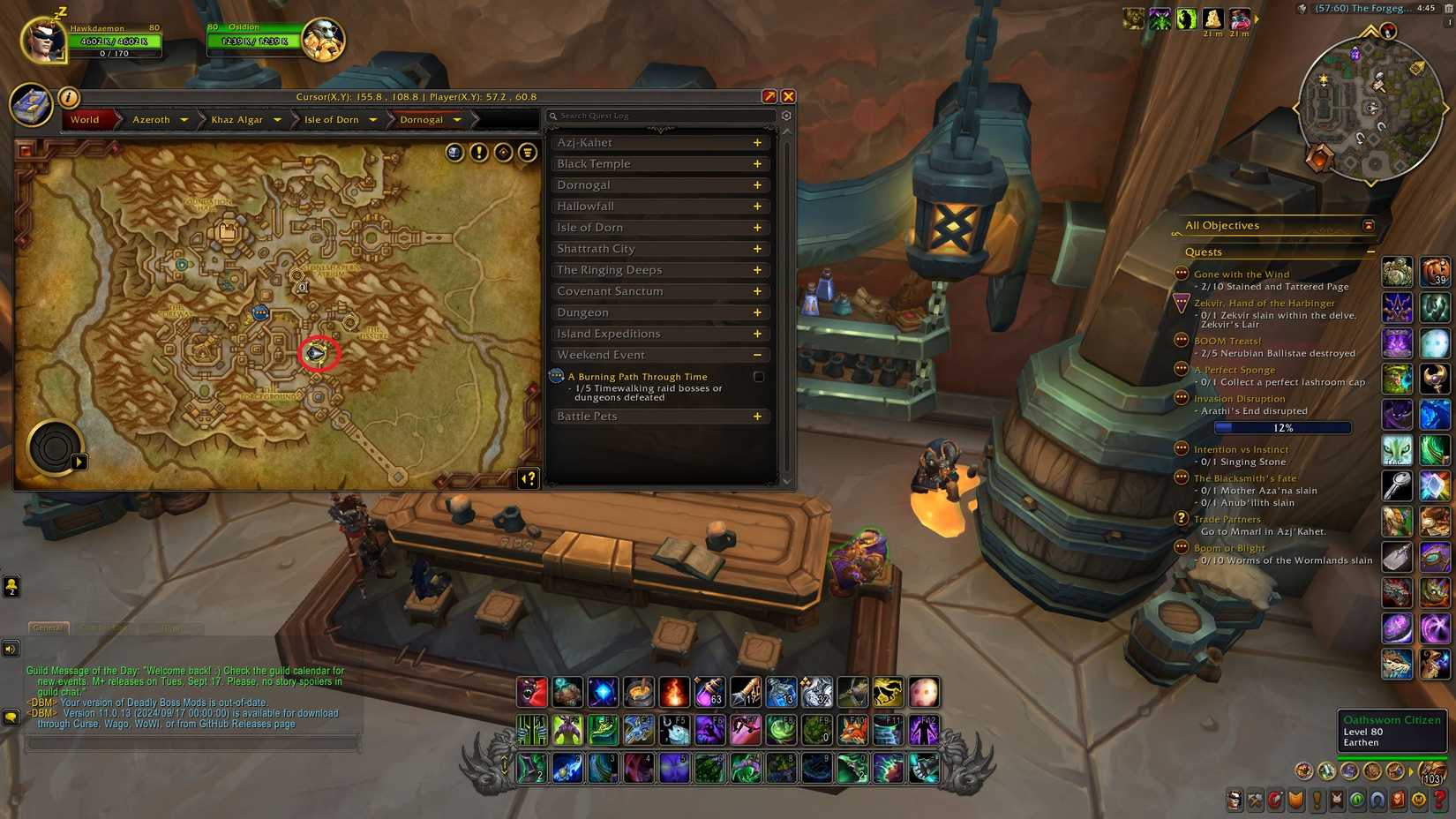This screenshot has height=819, width=1456.
Task: Switch to the Dornogal map tab
Action: pos(424,119)
